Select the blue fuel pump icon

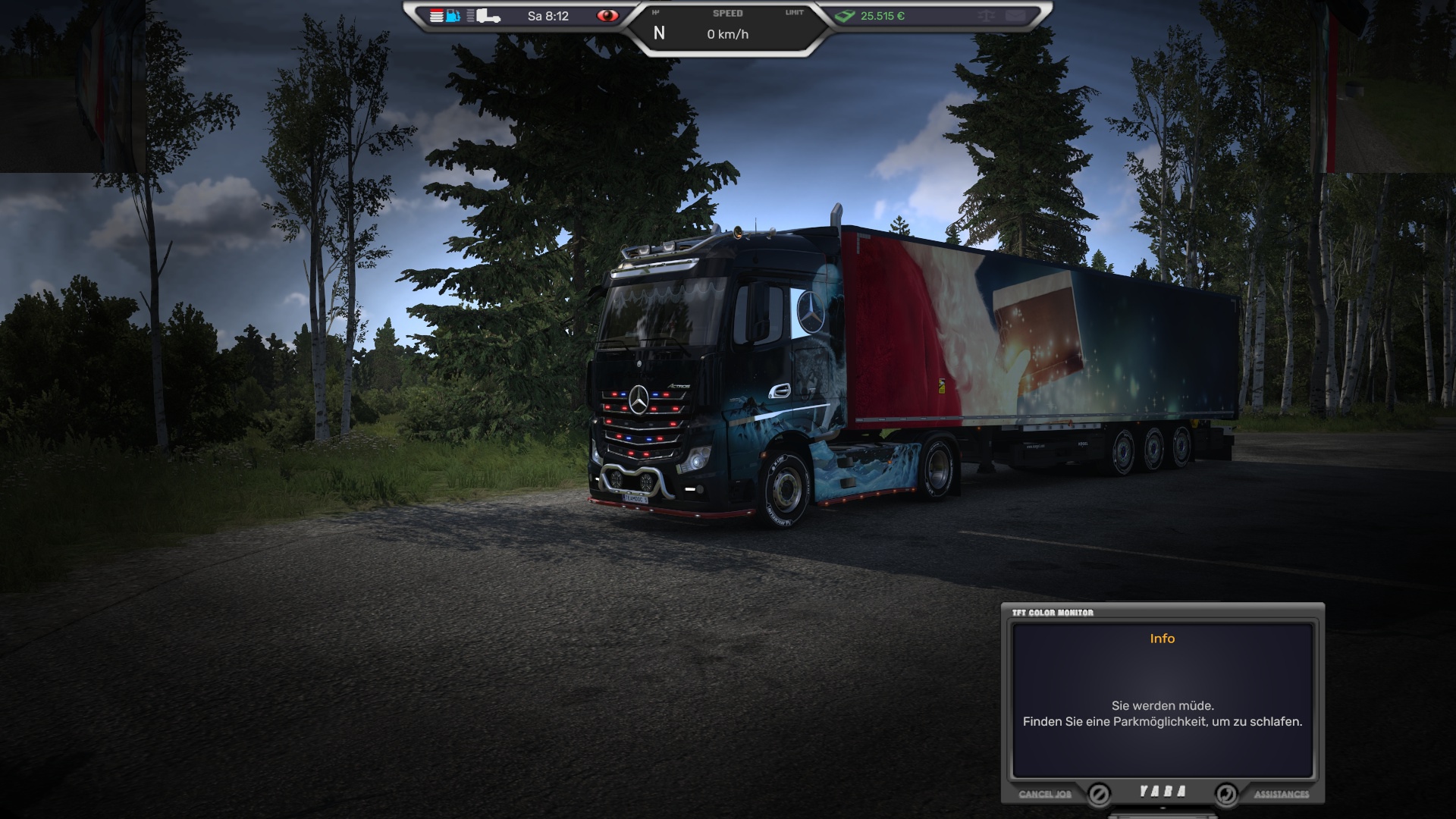point(453,16)
